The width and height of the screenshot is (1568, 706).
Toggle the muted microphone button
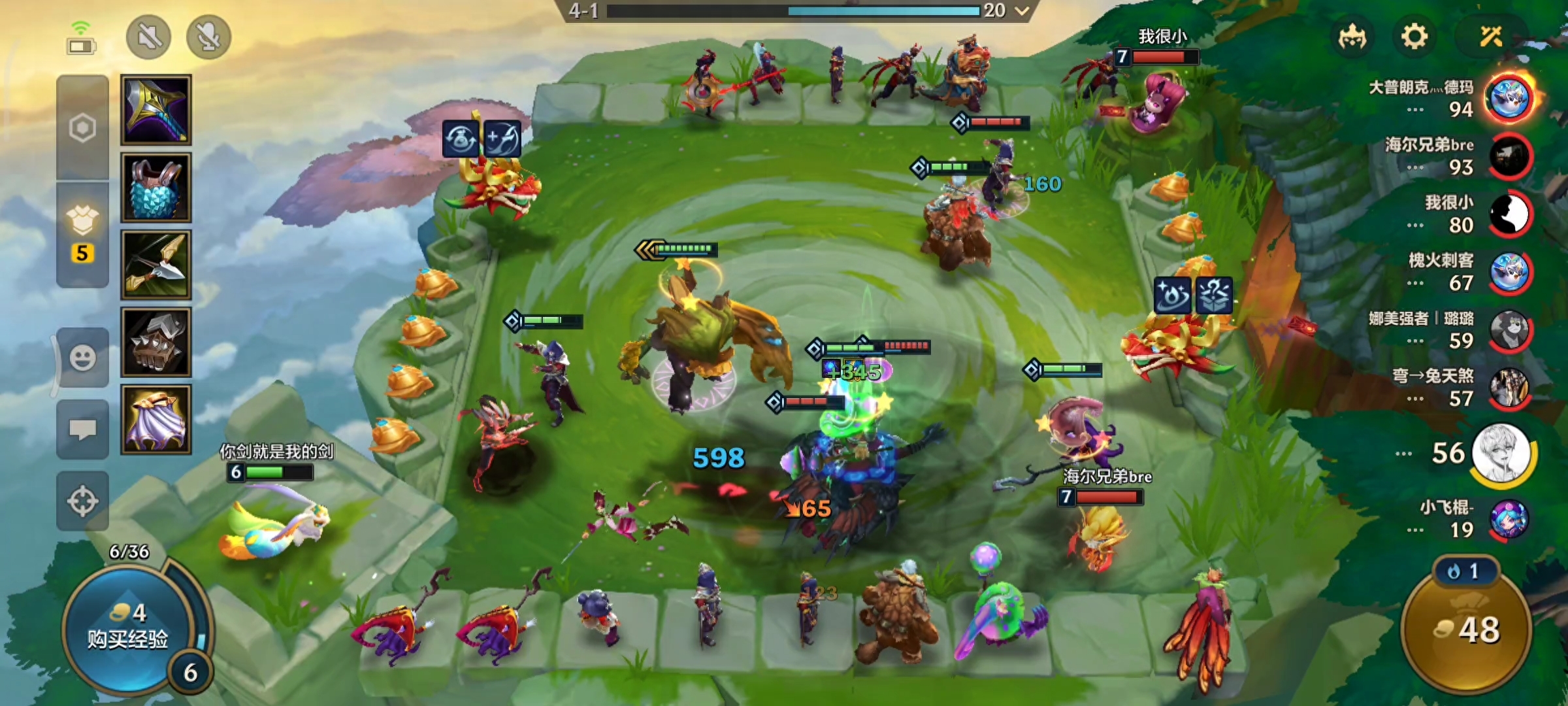pos(208,37)
